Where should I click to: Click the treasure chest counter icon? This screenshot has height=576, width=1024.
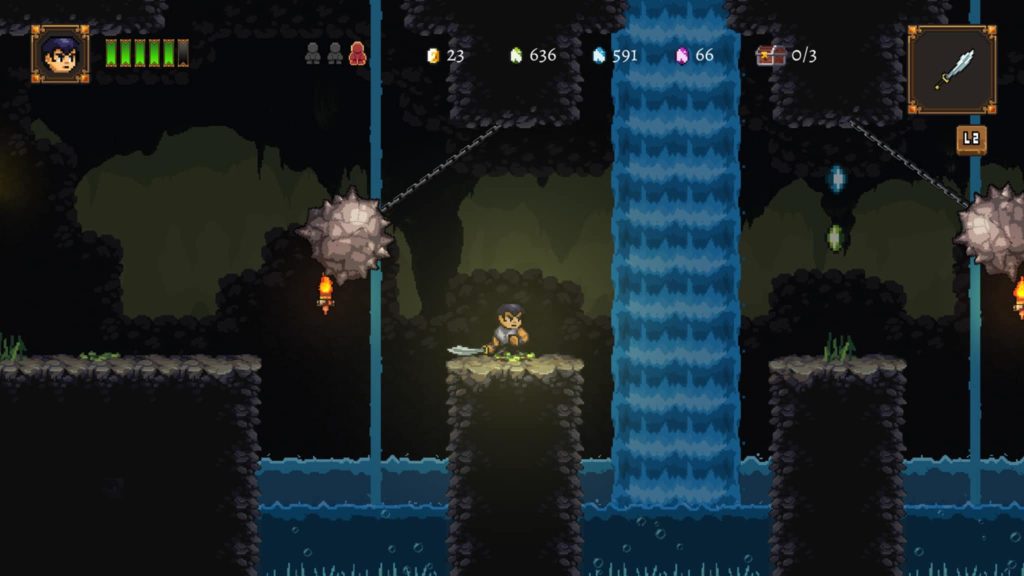[770, 55]
